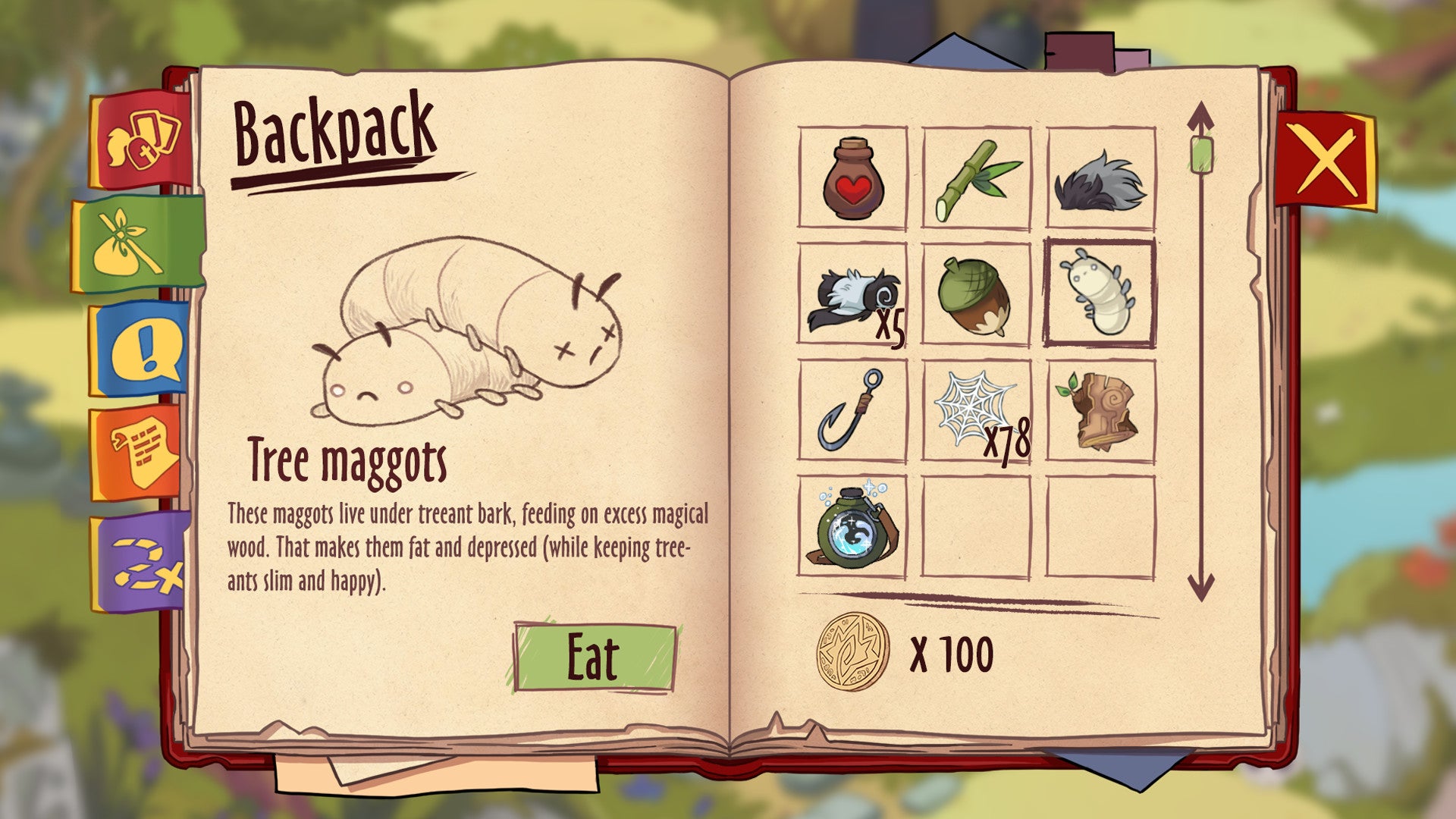
Task: Select the white maggot inventory slot
Action: 1100,294
